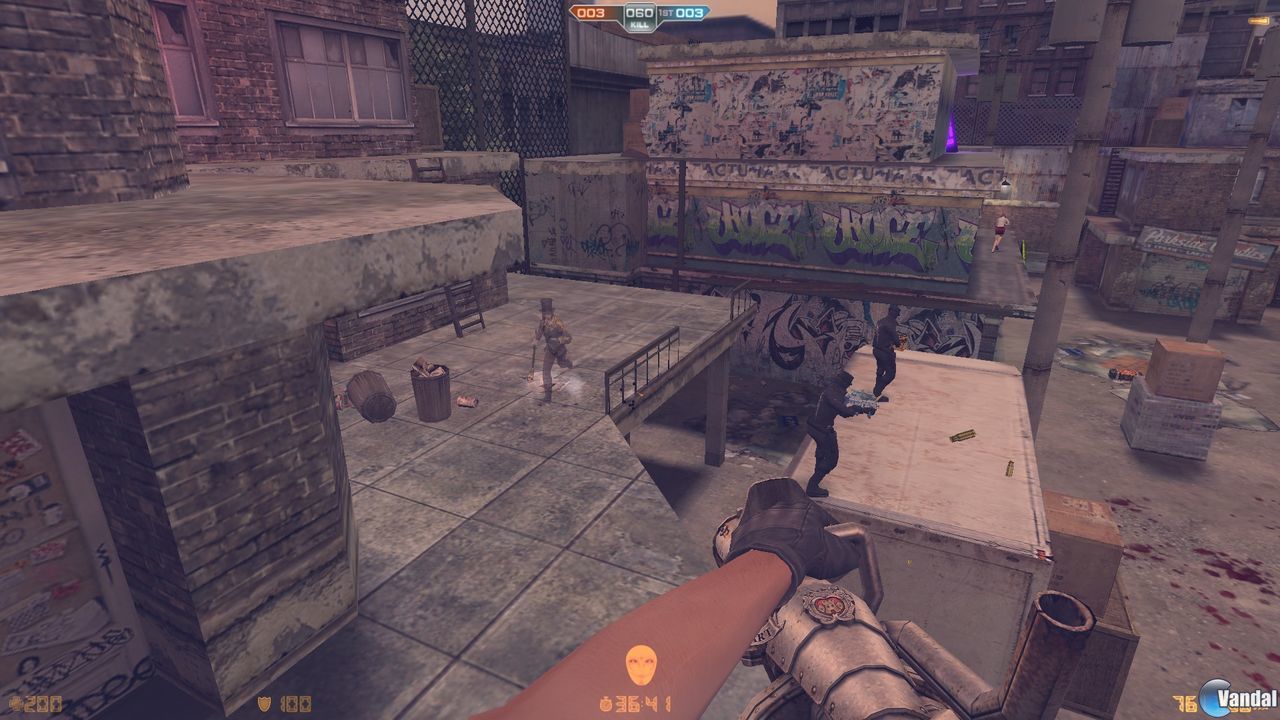1280x720 pixels.
Task: Toggle the KILL banner under the score
Action: click(x=638, y=24)
